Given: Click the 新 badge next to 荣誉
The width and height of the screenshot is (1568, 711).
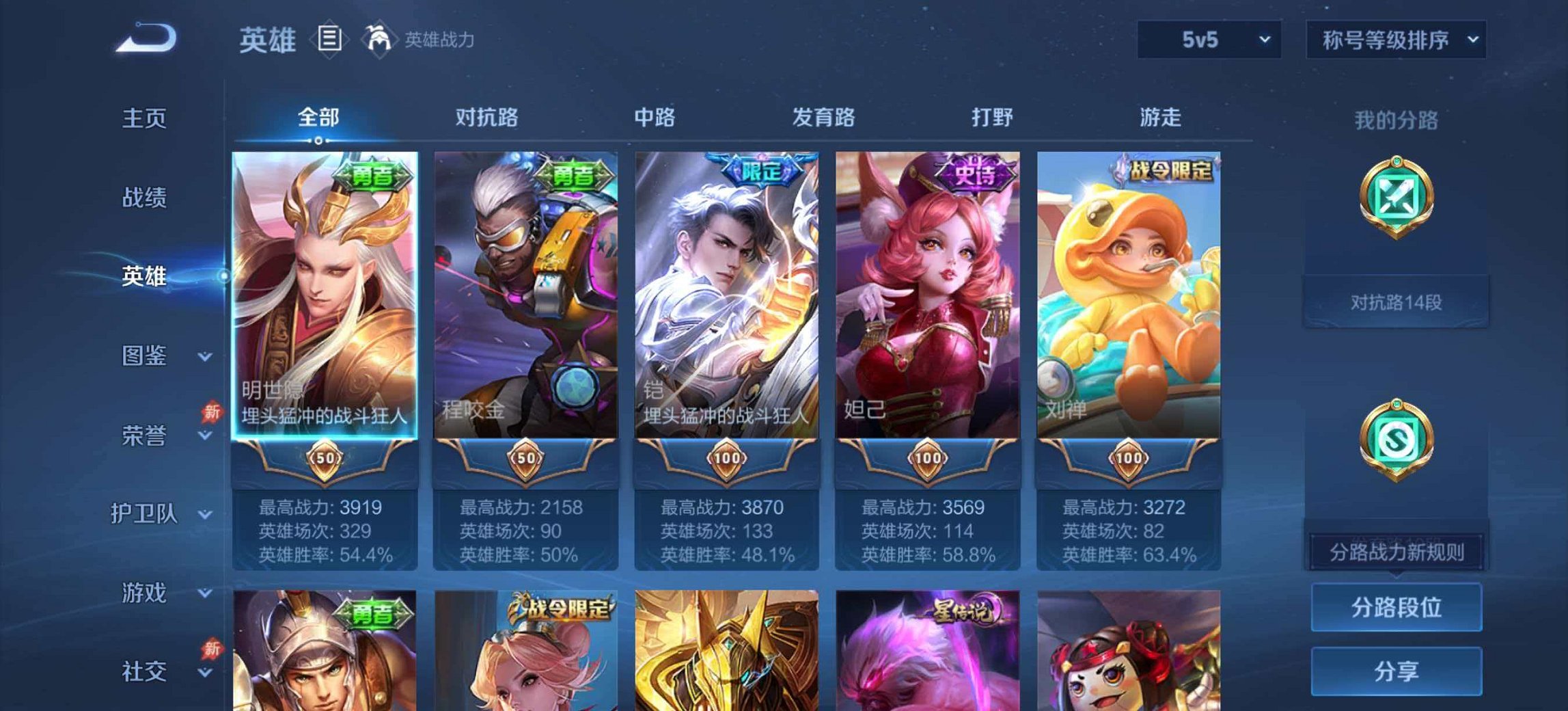Looking at the screenshot, I should tap(212, 411).
